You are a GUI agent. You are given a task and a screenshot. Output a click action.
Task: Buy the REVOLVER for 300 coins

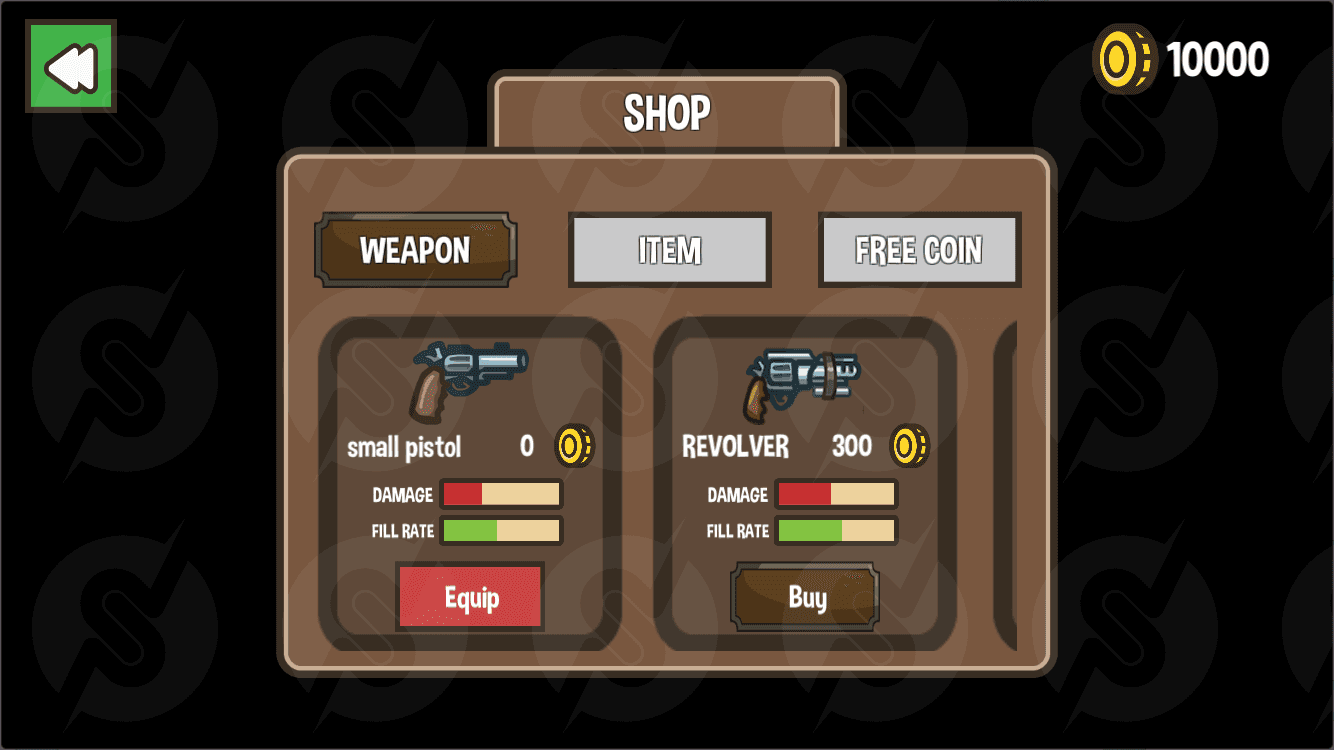pos(805,596)
